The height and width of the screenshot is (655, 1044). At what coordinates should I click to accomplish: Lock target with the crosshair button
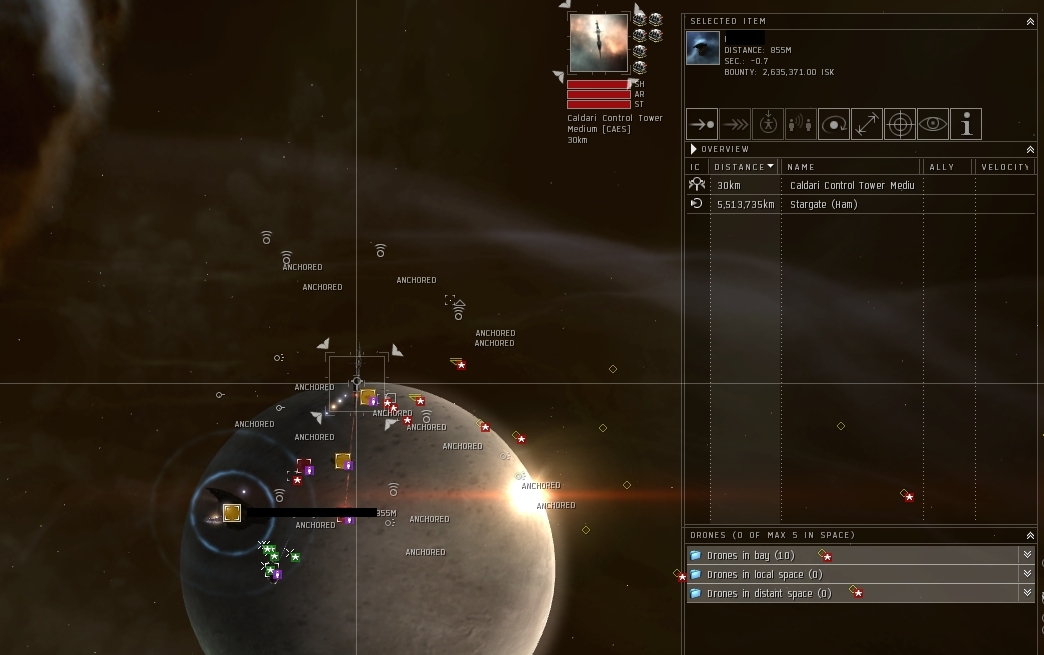[900, 124]
